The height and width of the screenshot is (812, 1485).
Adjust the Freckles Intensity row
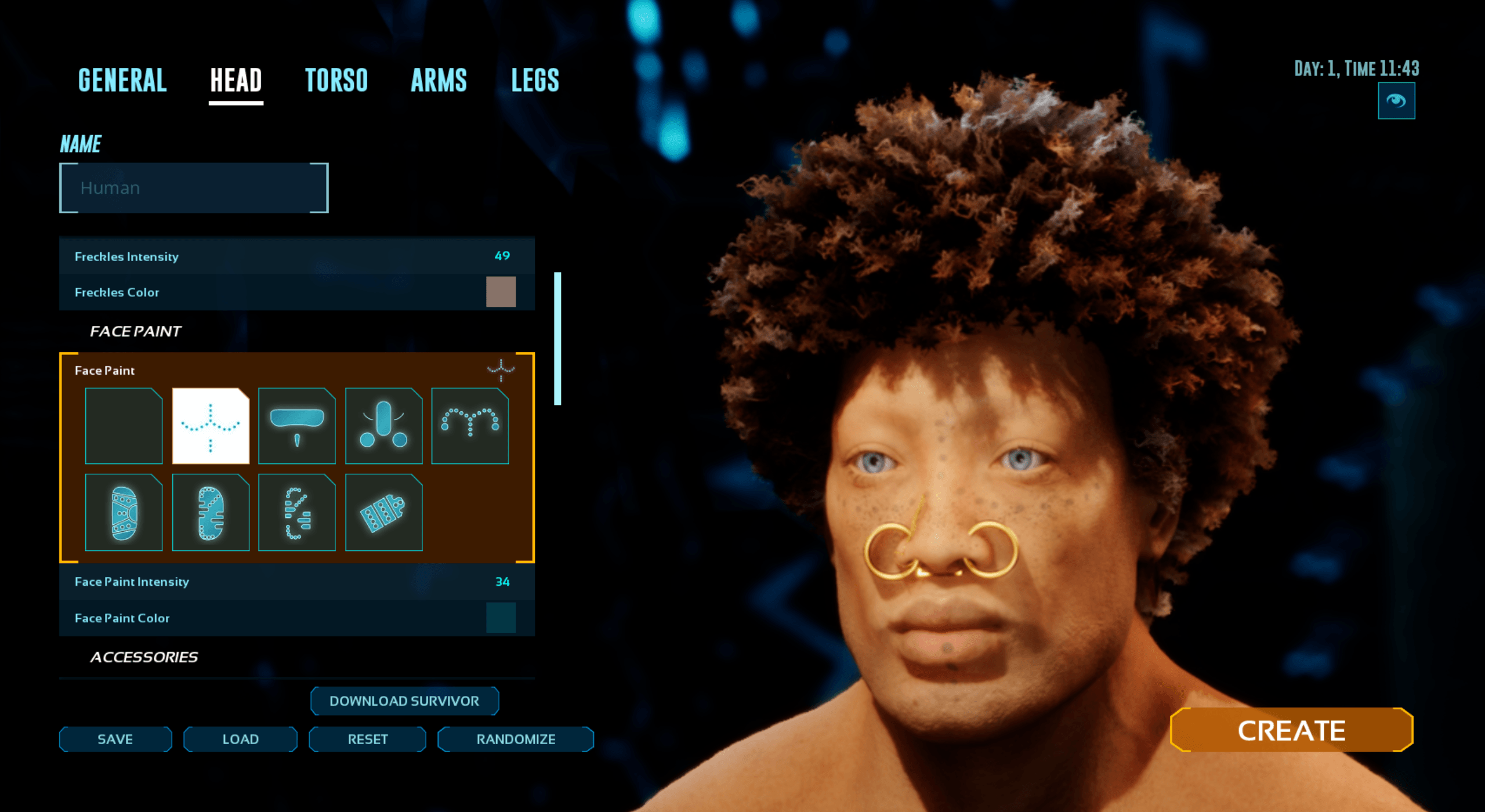coord(296,256)
